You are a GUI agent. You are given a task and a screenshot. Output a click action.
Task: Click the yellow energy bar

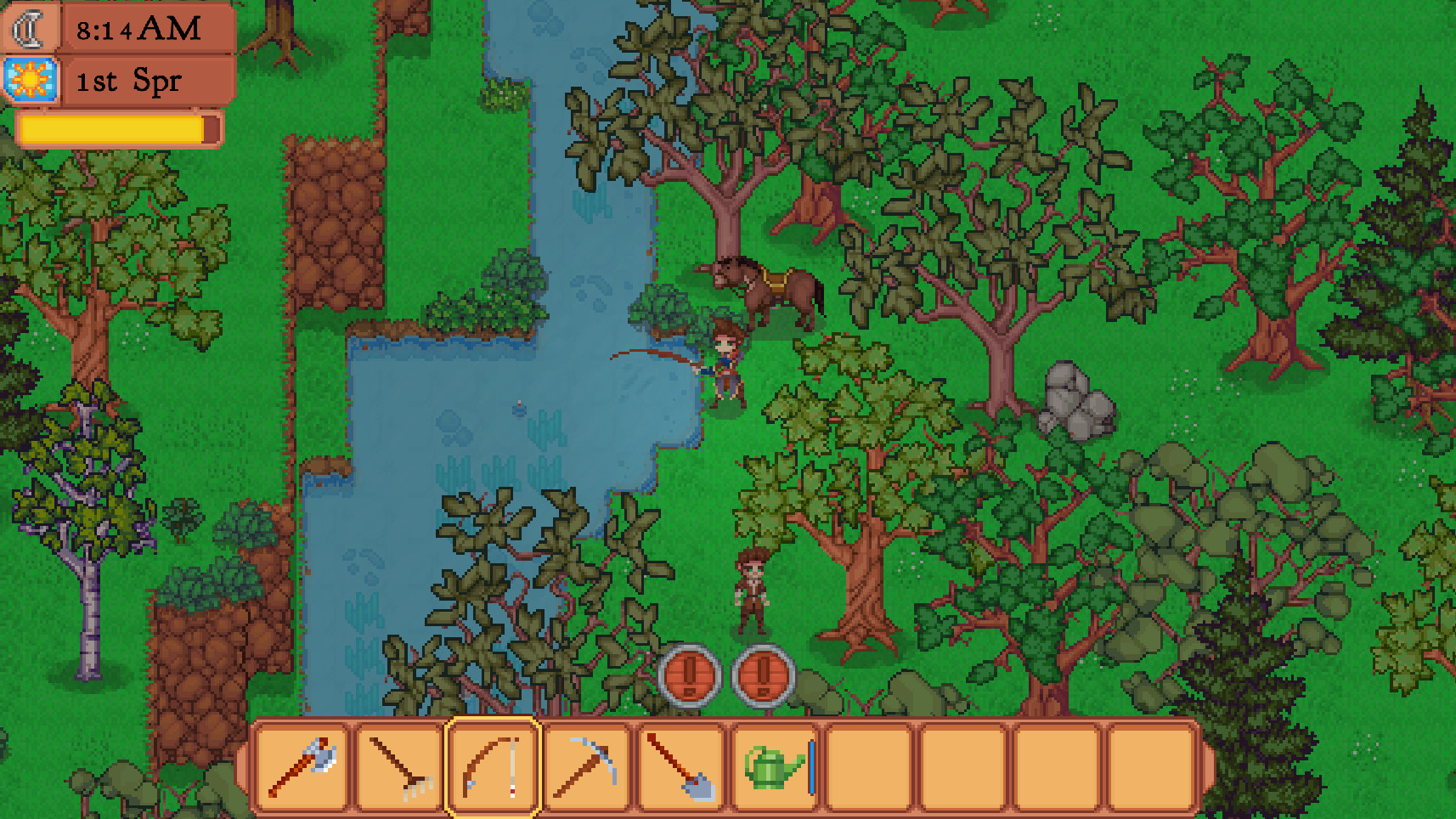[115, 128]
